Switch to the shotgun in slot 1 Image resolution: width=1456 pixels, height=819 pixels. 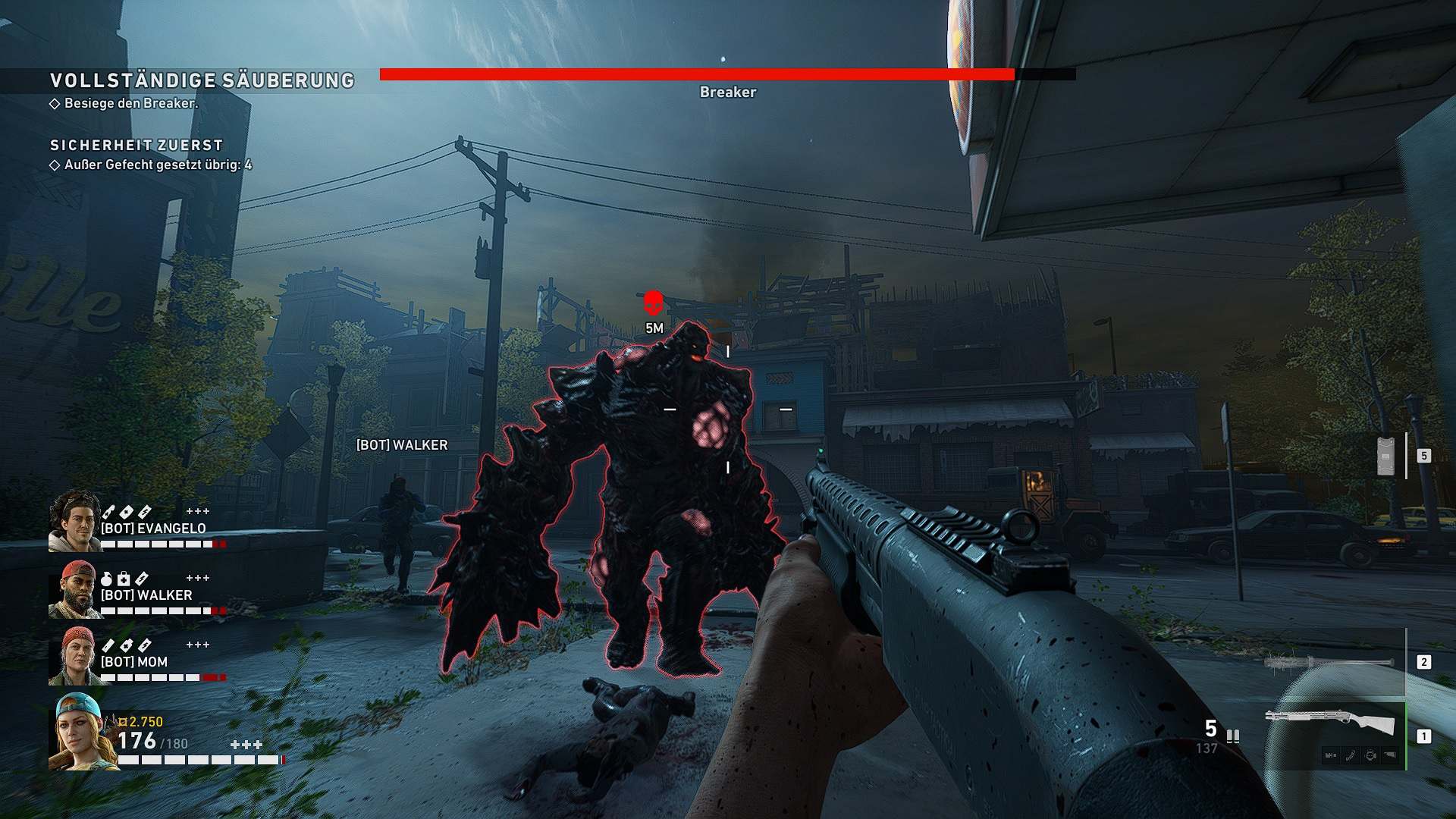1331,726
